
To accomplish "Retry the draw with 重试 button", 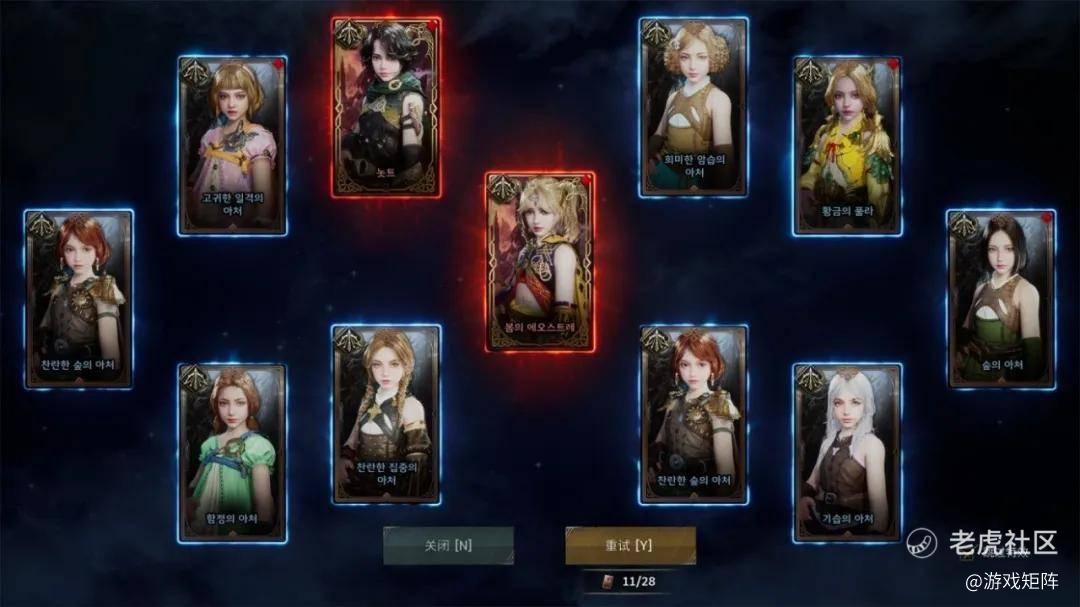I will point(630,546).
